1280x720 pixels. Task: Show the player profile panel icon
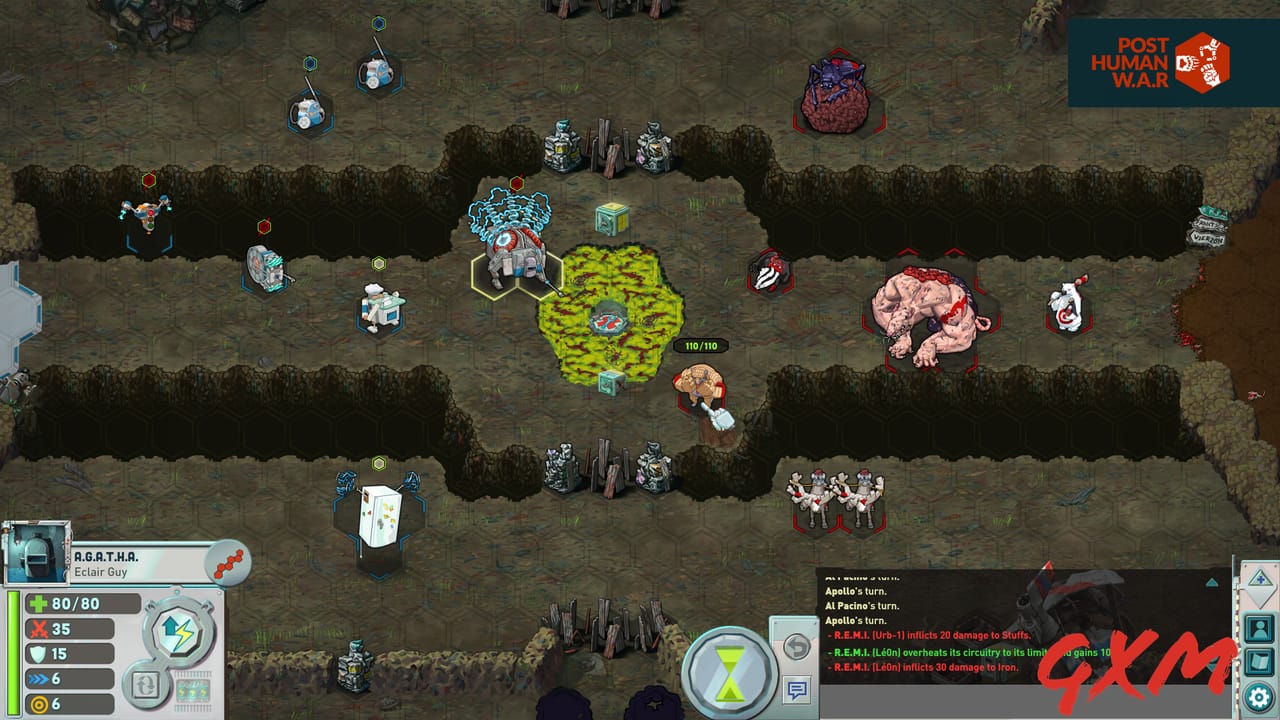pyautogui.click(x=1259, y=629)
